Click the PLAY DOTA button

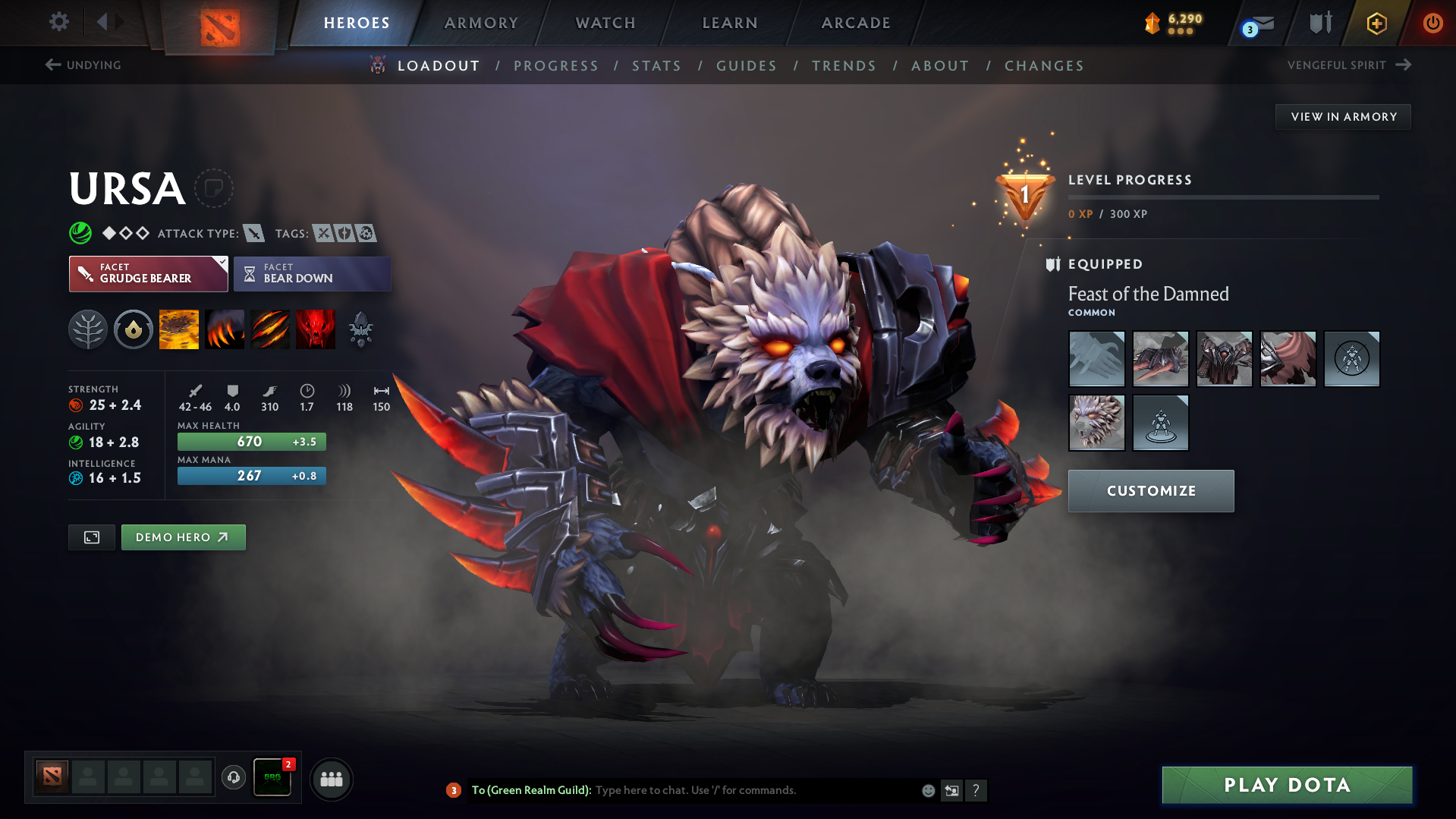[1285, 785]
